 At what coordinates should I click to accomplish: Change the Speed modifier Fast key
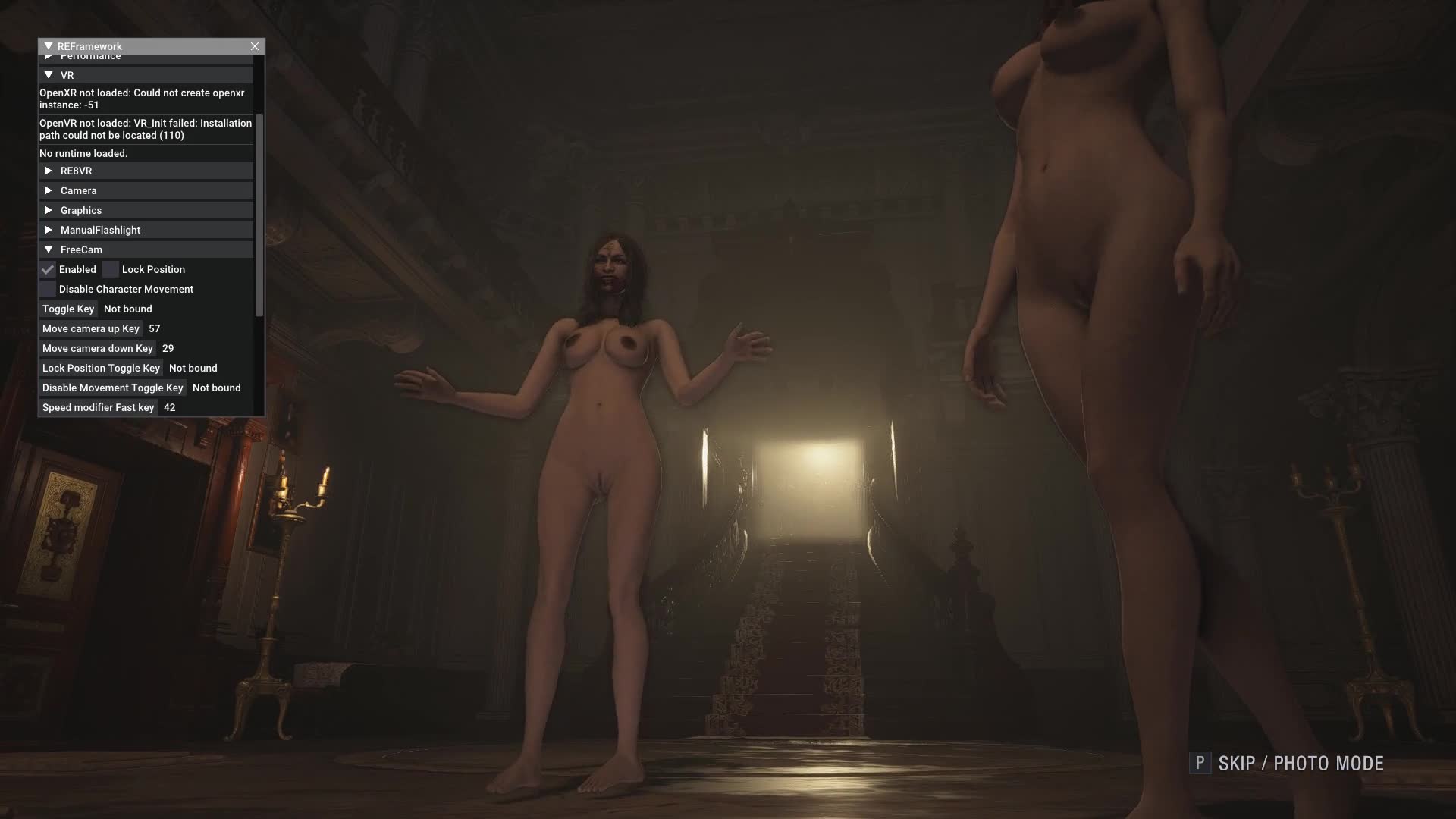pyautogui.click(x=99, y=407)
